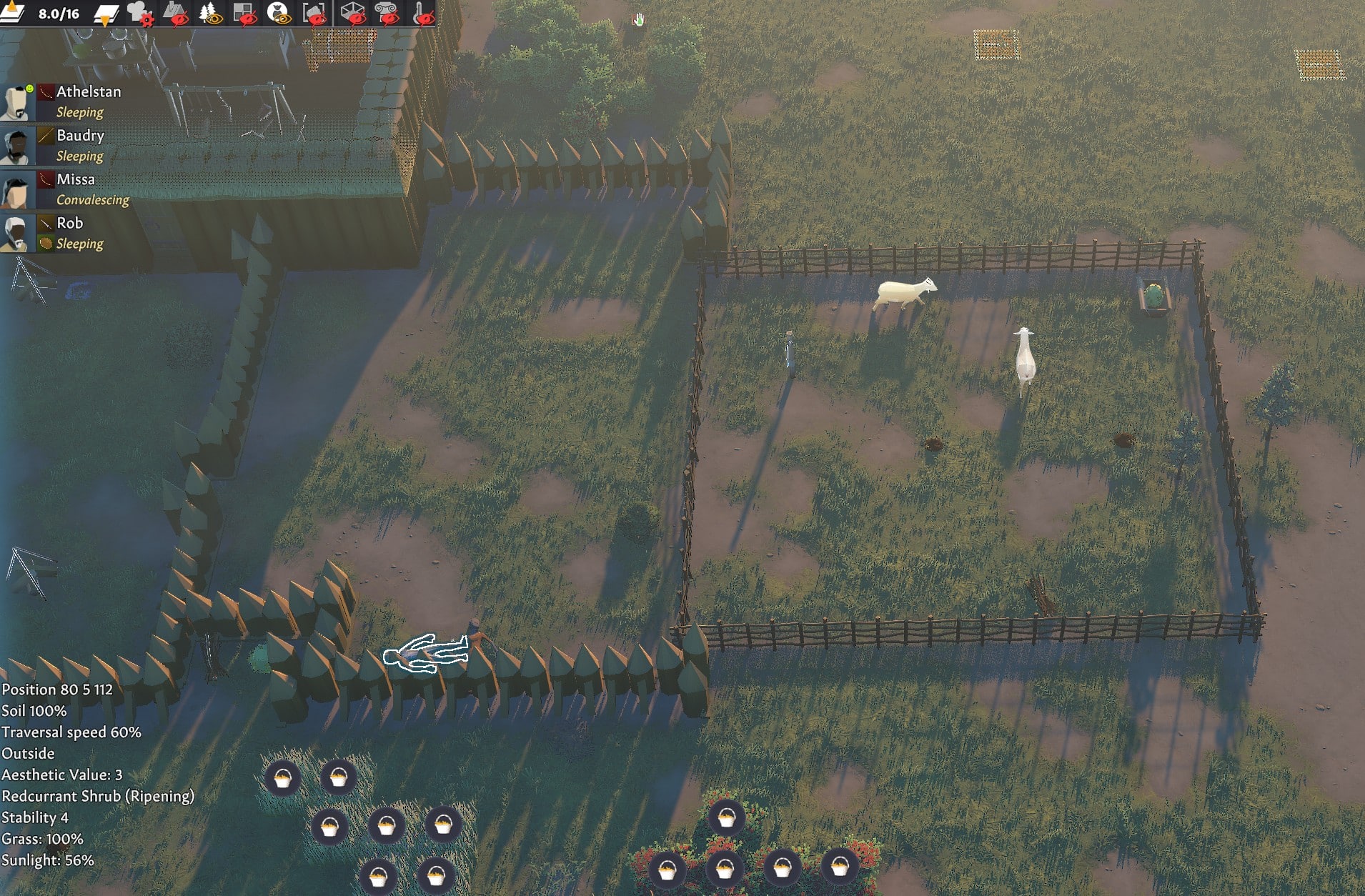Open the chef hat production overview
The image size is (1365, 896).
coord(139,13)
